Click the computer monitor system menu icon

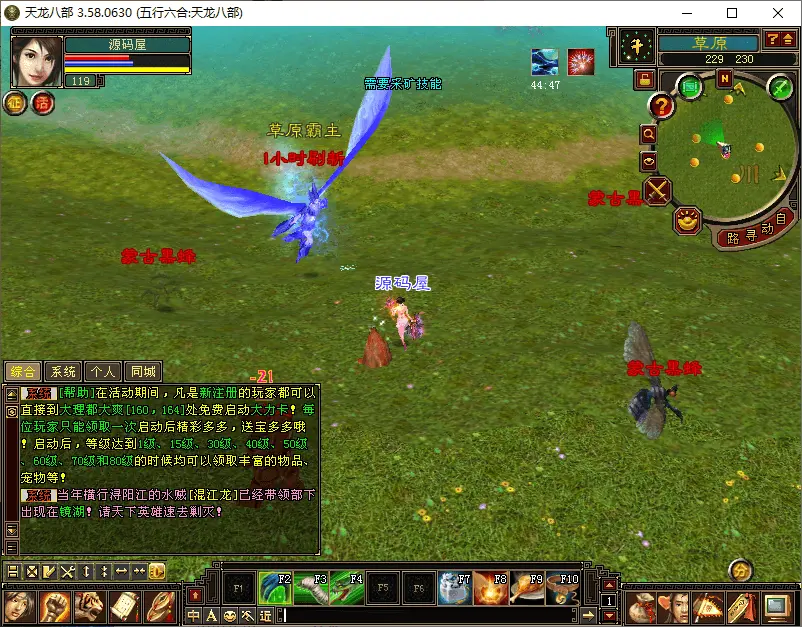point(777,606)
